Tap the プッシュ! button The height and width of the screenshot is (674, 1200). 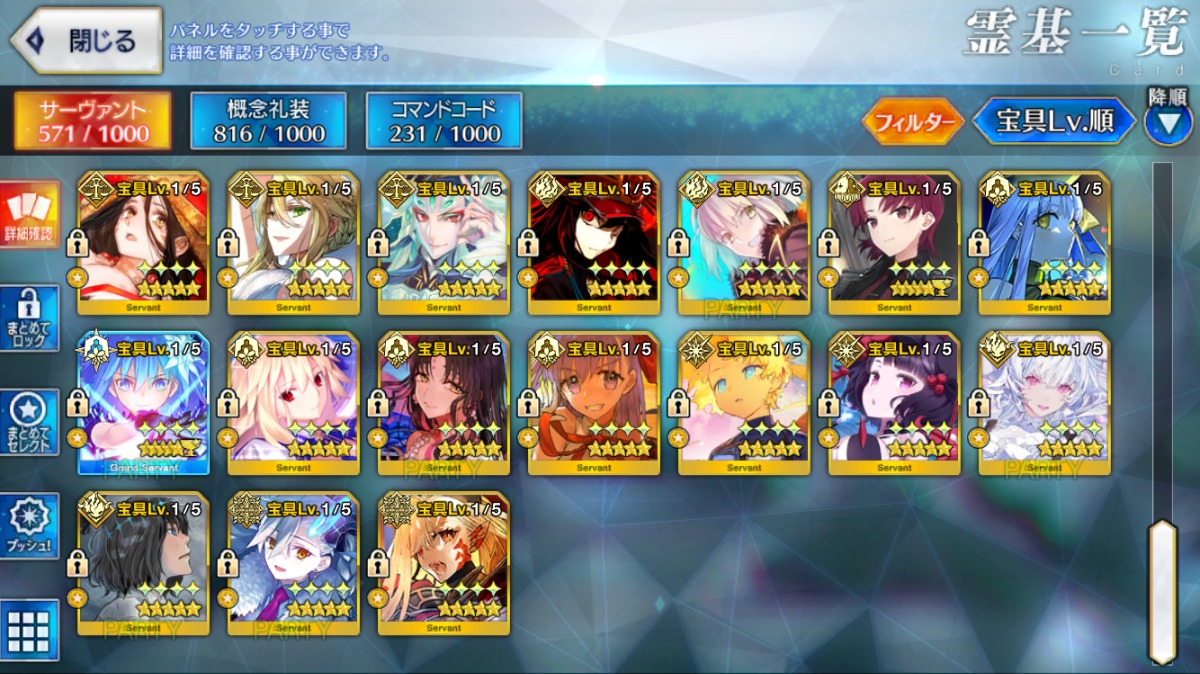click(x=29, y=525)
